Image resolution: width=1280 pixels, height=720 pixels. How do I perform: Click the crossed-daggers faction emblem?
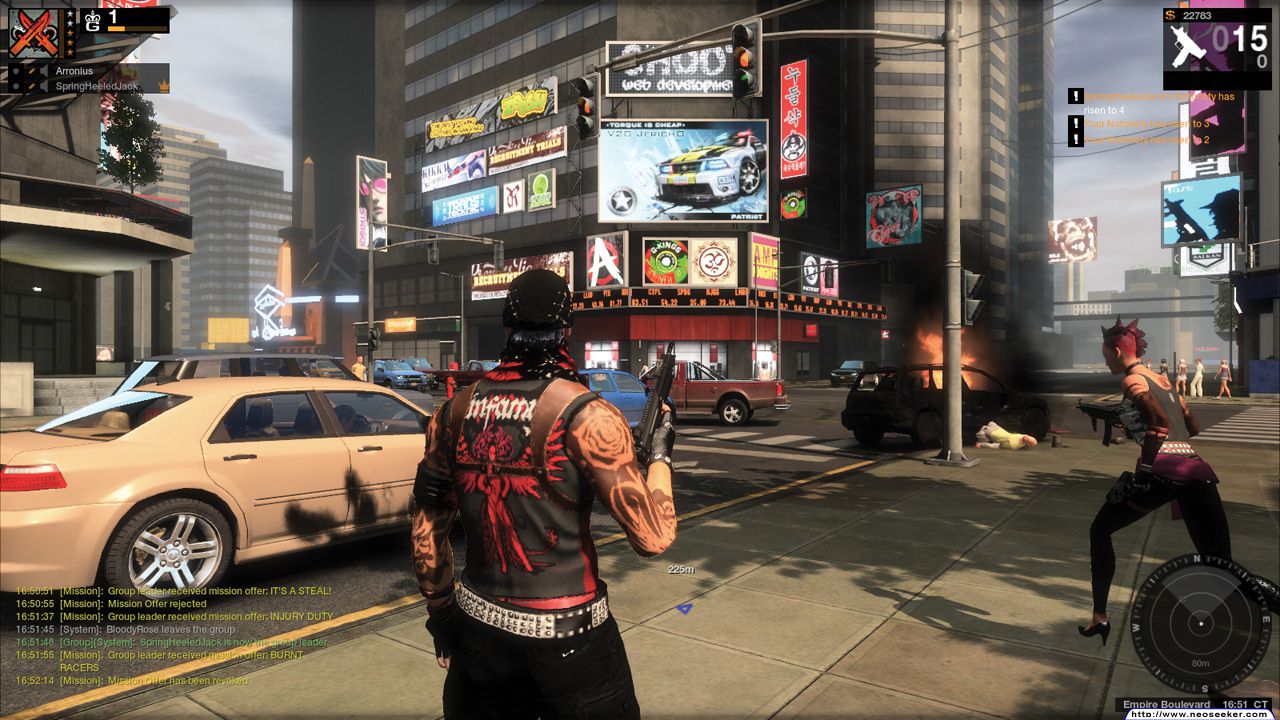coord(33,33)
